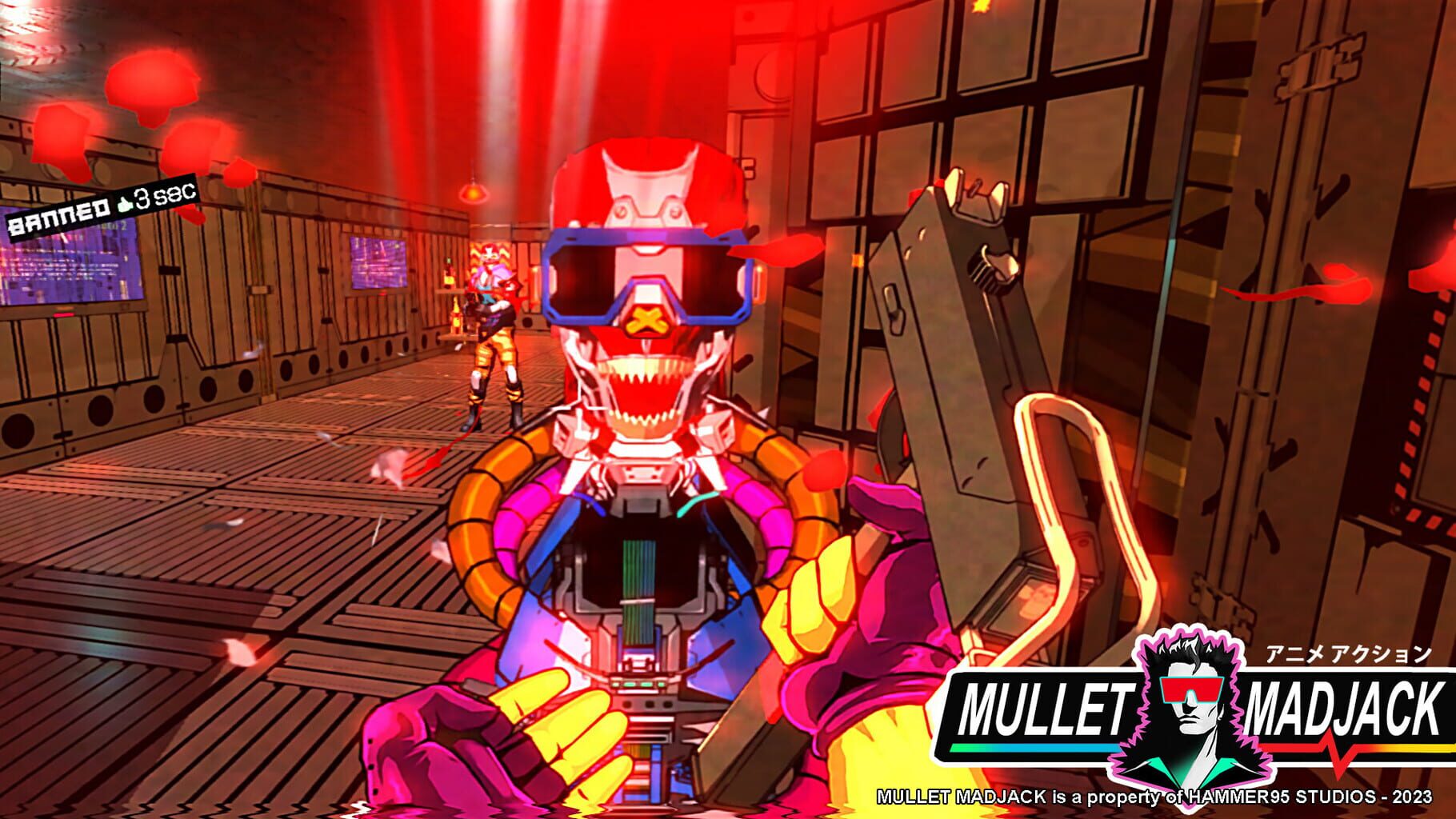The width and height of the screenshot is (1456, 819).
Task: Click the Japanese アニメ アクション caption
Action: (1346, 655)
